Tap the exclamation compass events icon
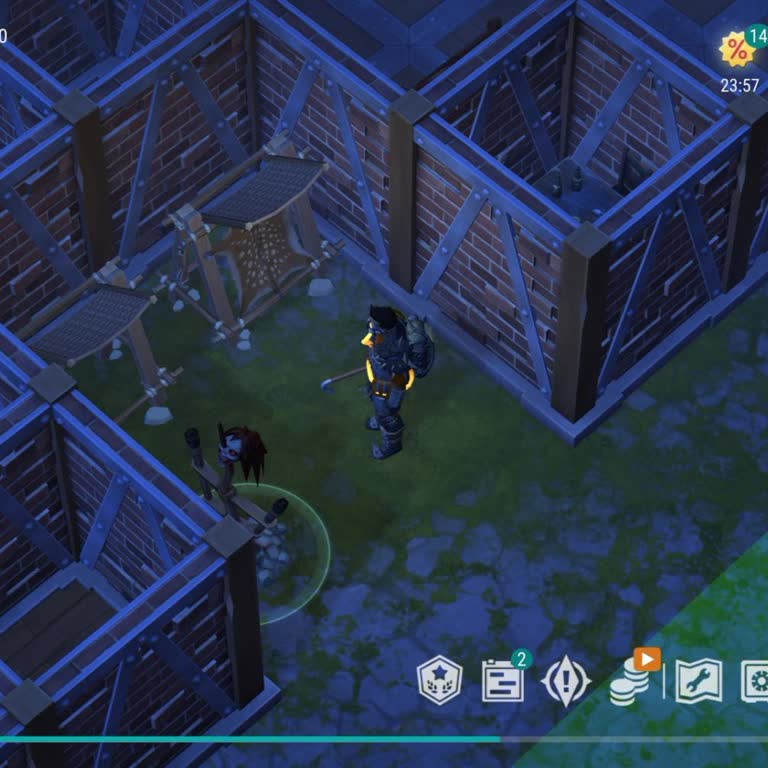The height and width of the screenshot is (768, 768). tap(565, 681)
